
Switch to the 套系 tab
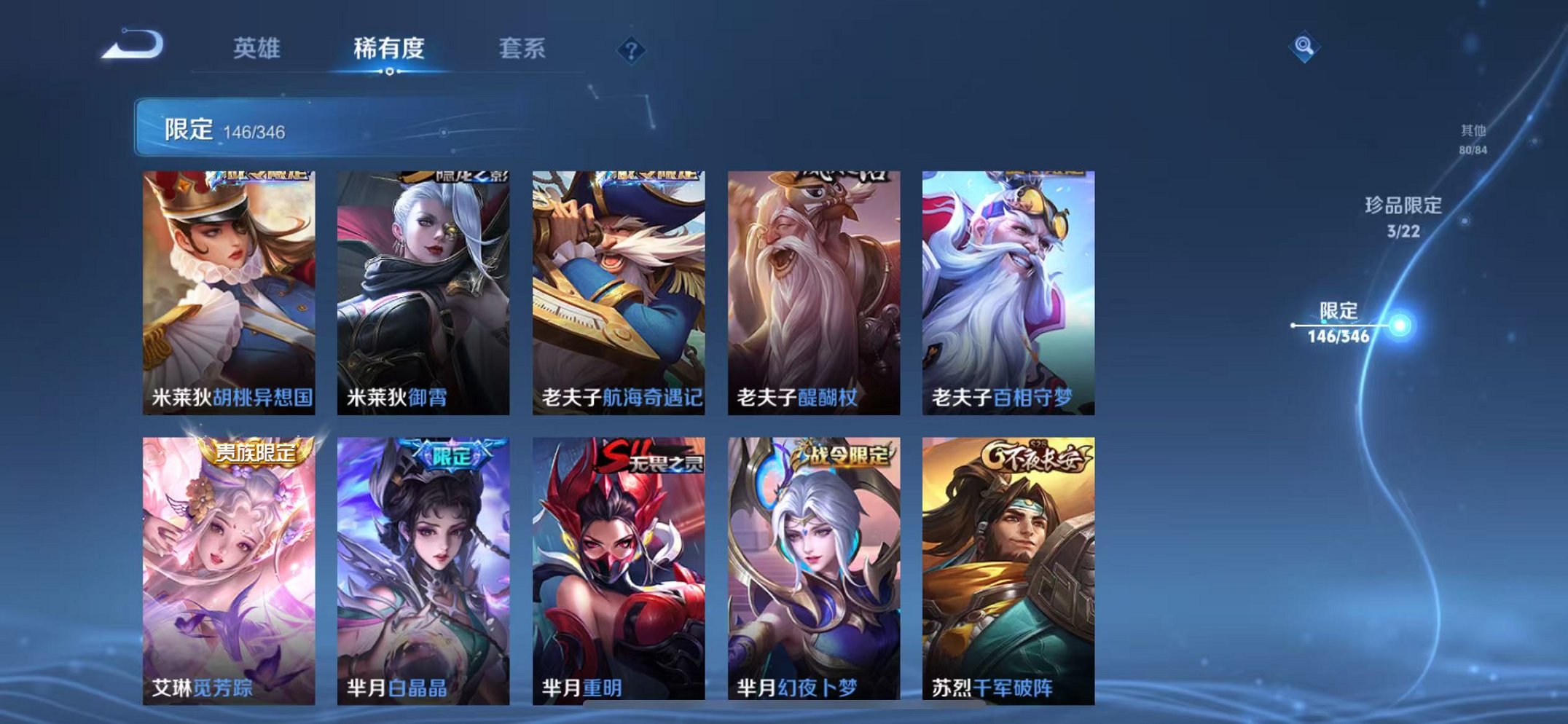523,47
